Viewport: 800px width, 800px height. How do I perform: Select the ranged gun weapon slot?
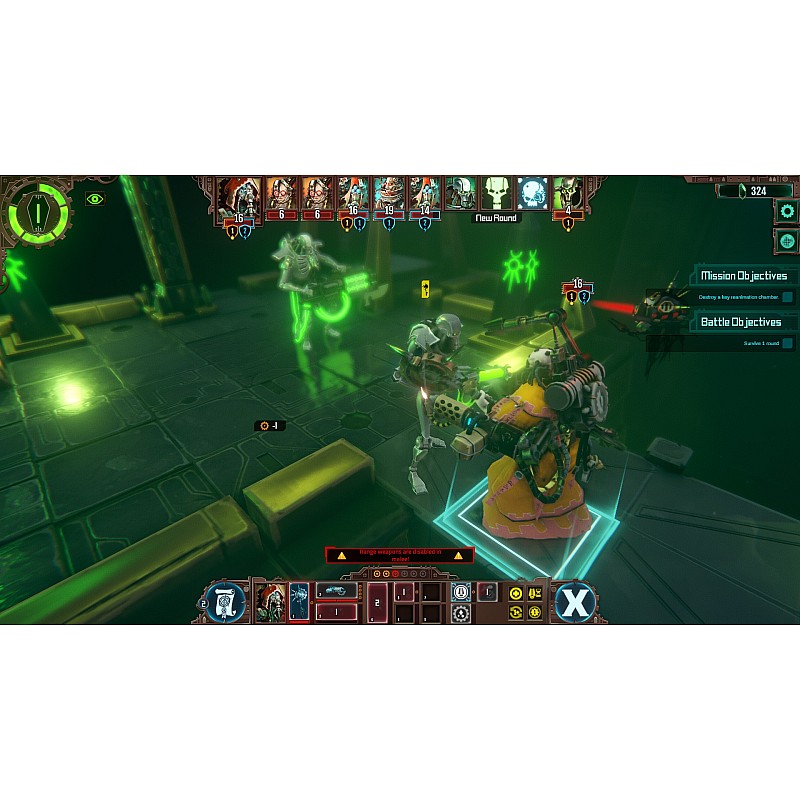(x=337, y=591)
